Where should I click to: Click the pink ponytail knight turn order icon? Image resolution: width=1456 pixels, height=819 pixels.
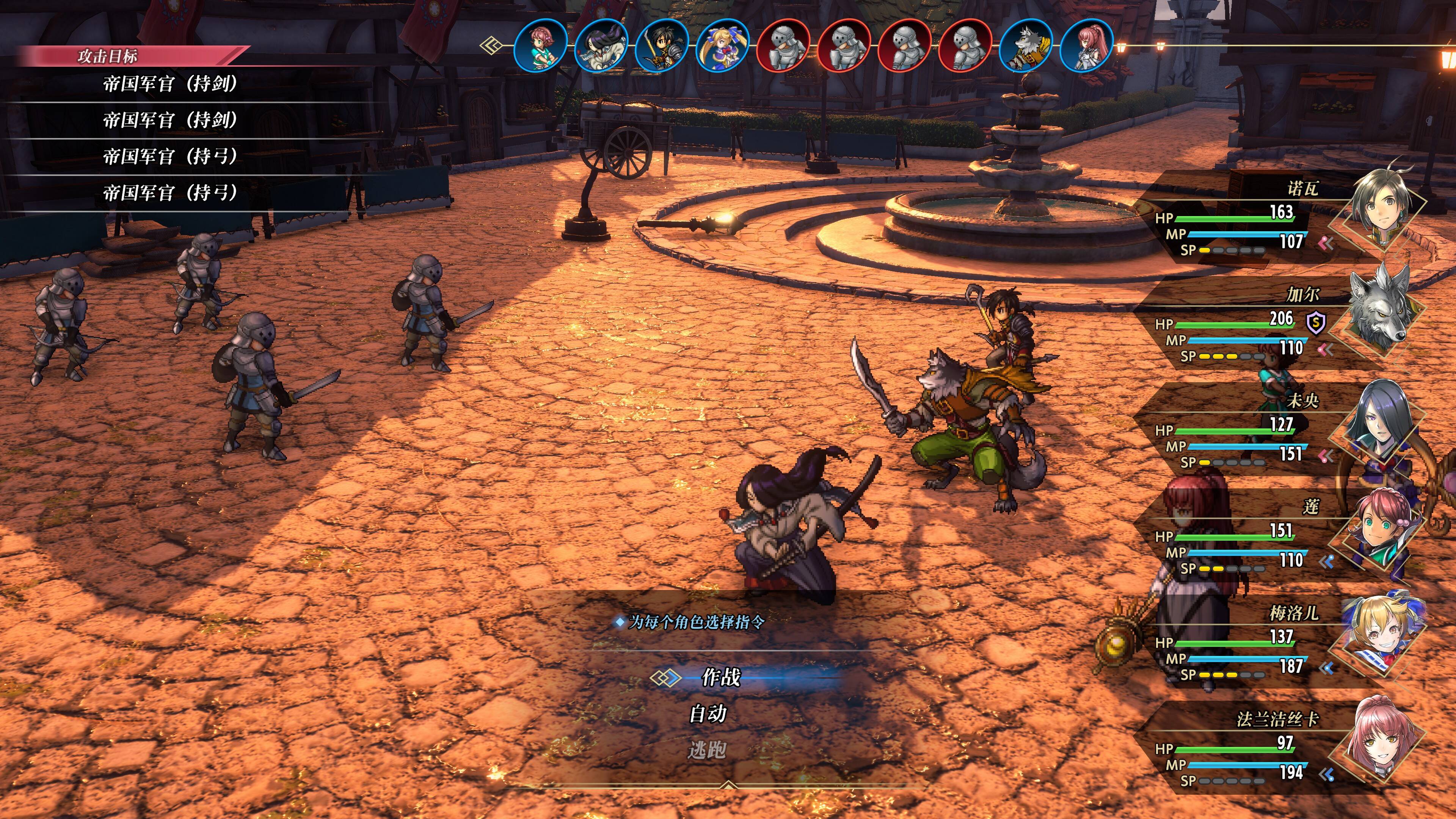[x=1086, y=45]
